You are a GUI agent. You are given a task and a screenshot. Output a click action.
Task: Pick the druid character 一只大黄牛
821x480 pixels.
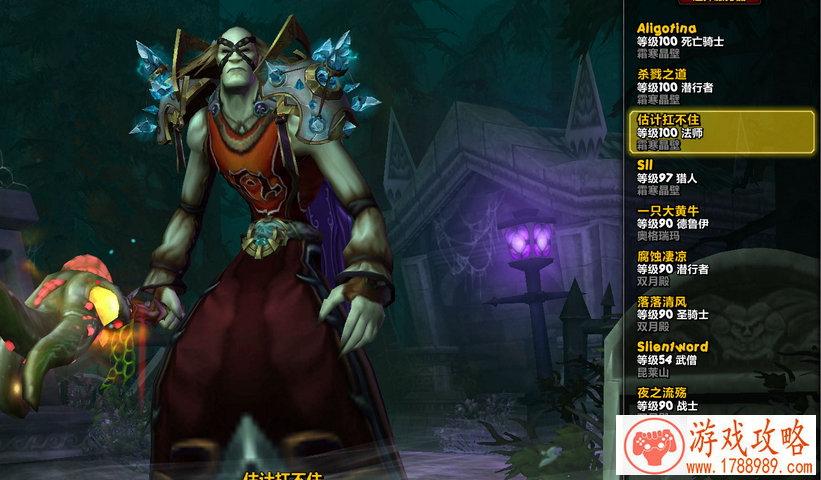[720, 223]
